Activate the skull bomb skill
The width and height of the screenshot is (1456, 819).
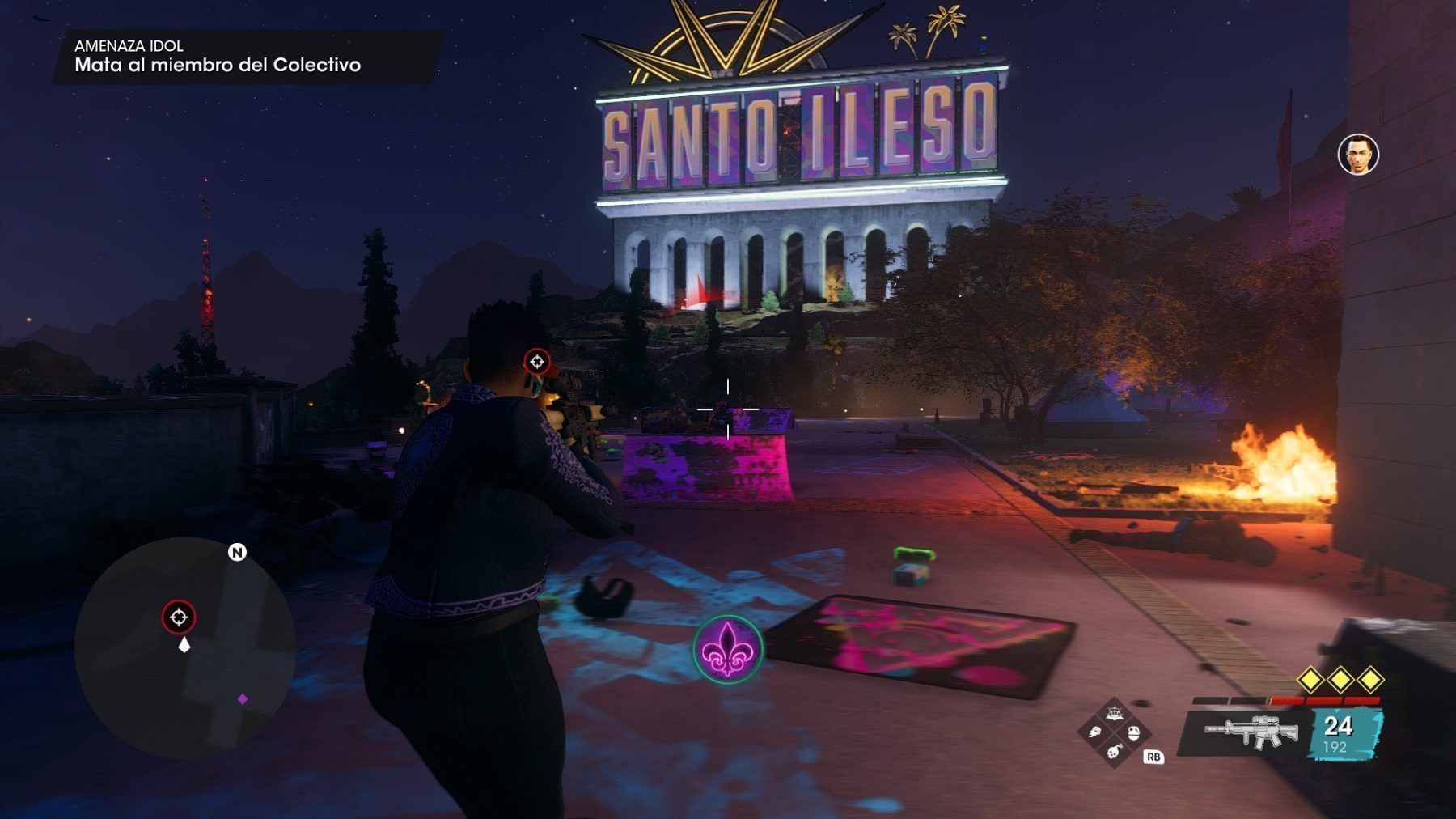pos(1114,753)
